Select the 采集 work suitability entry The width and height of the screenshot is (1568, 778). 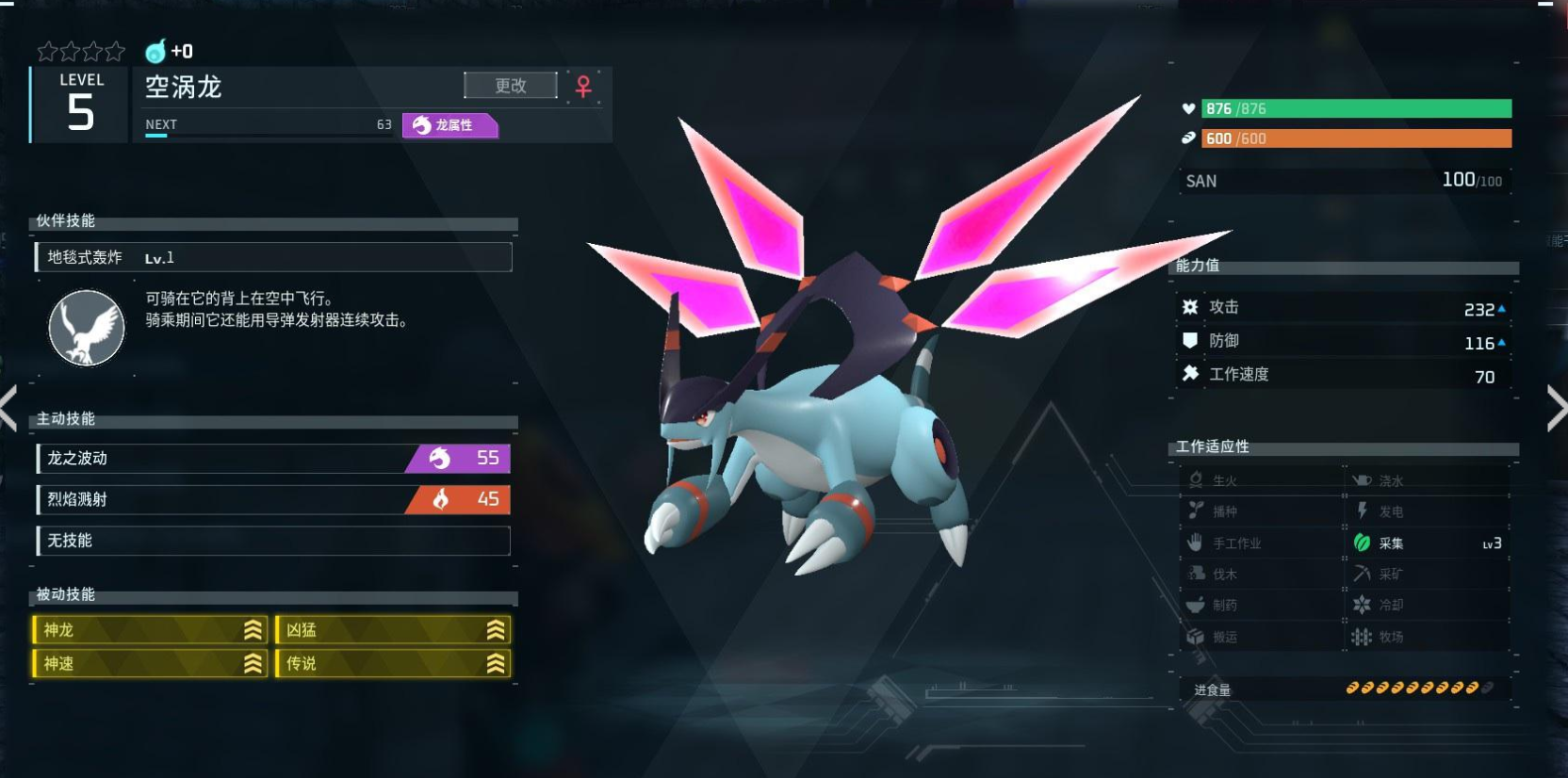[x=1426, y=543]
